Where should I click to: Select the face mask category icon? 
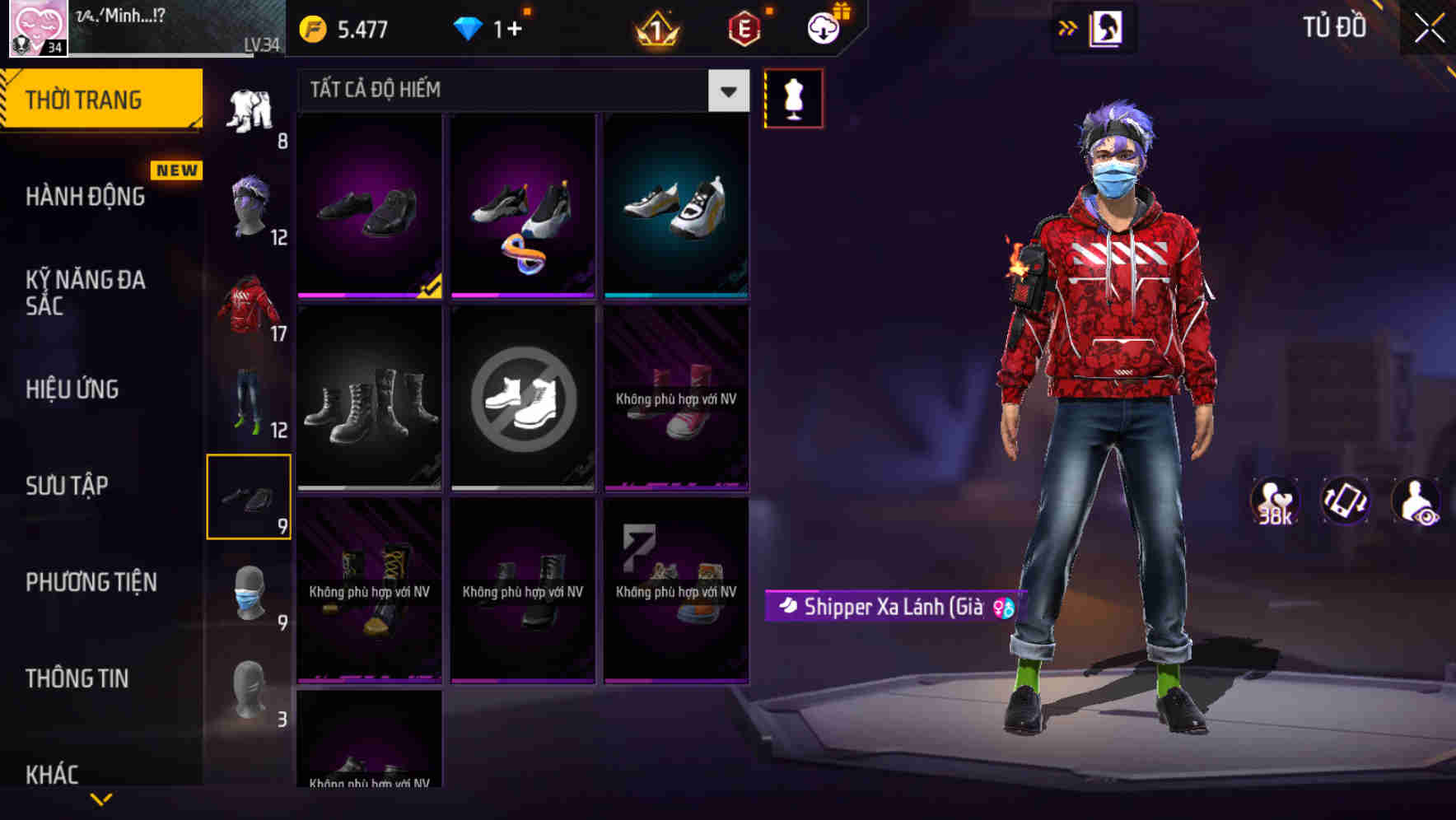[250, 593]
